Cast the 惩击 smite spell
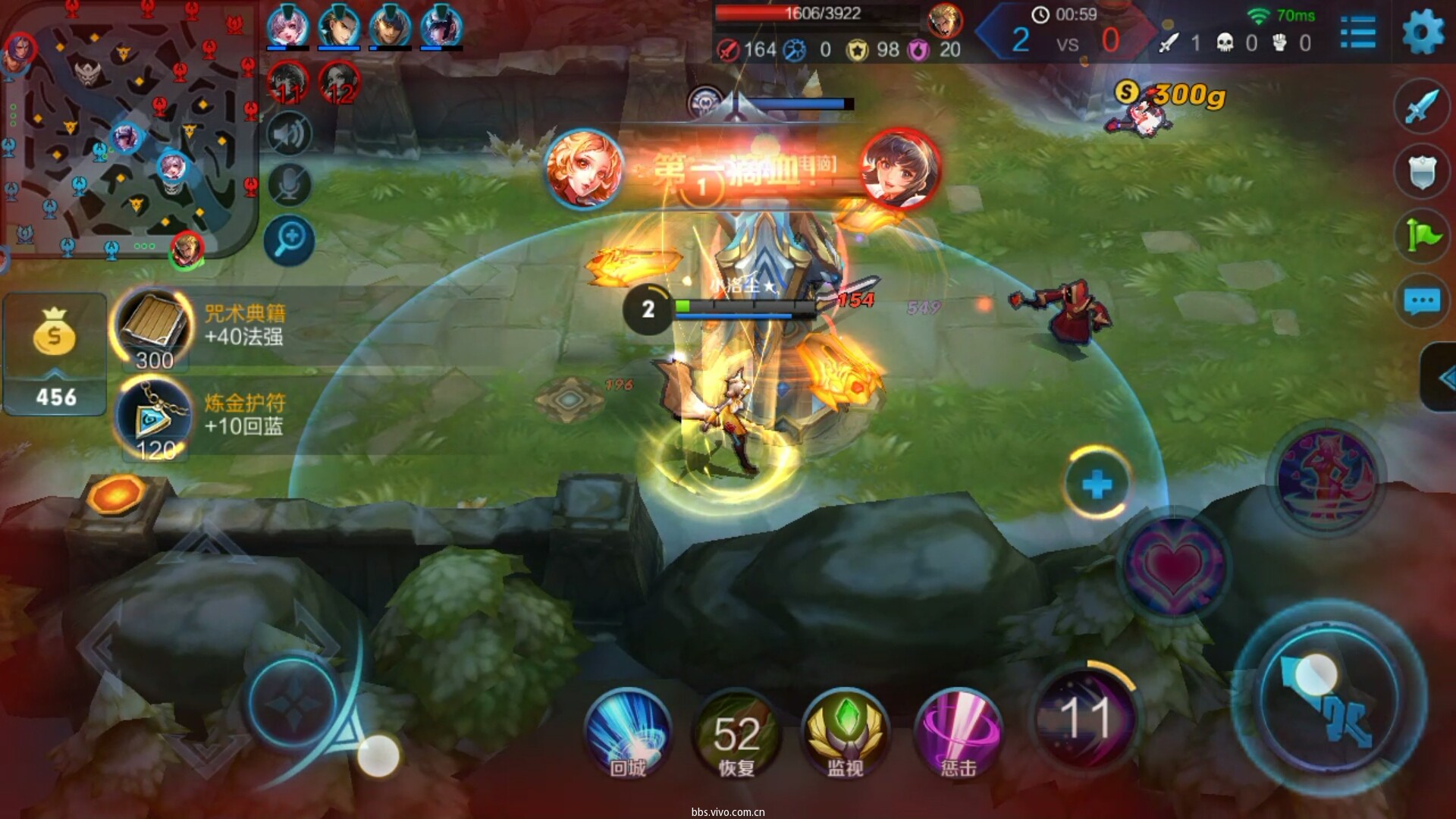Viewport: 1456px width, 819px height. point(958,733)
